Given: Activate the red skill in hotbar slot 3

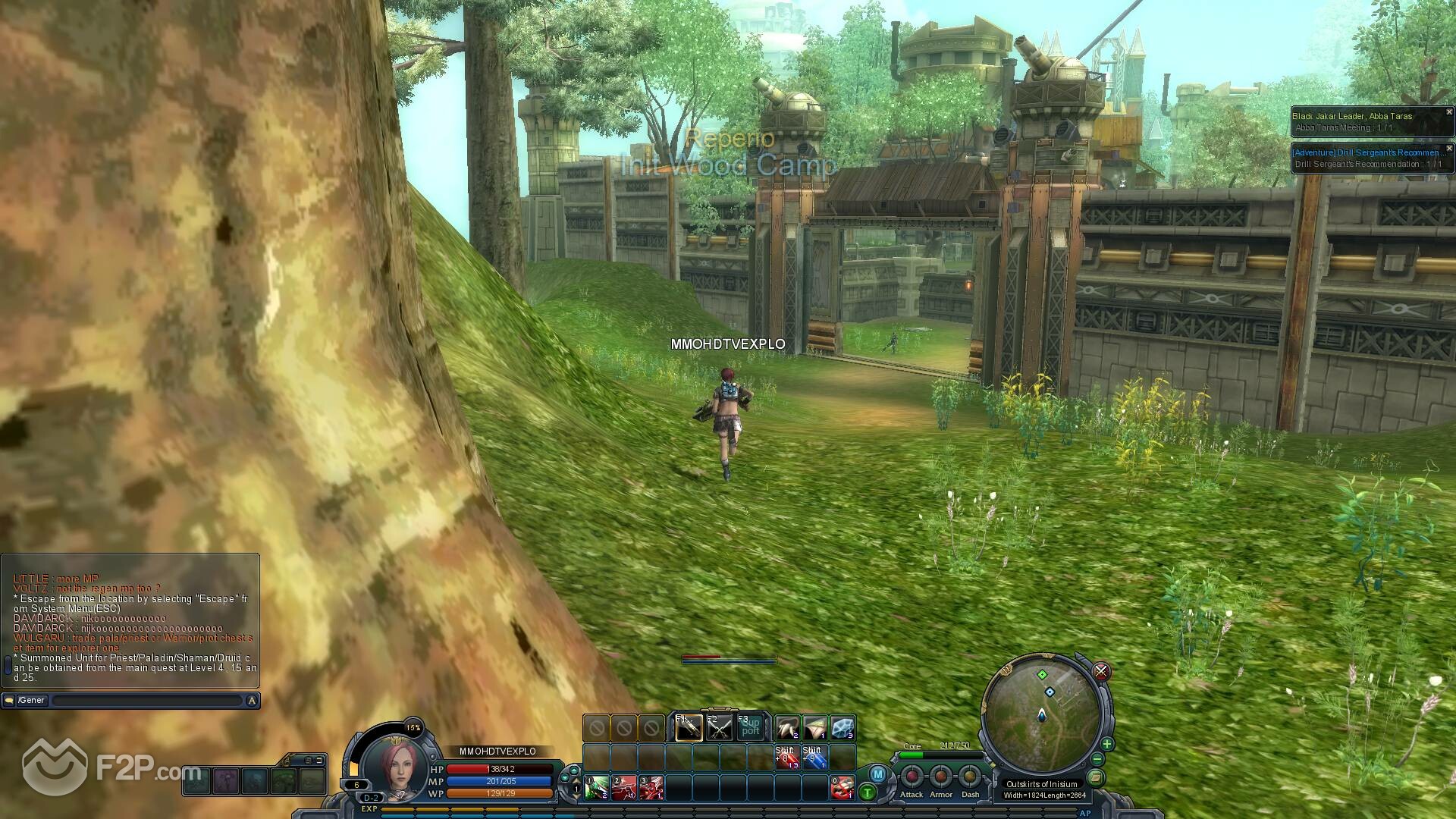Looking at the screenshot, I should [x=651, y=788].
